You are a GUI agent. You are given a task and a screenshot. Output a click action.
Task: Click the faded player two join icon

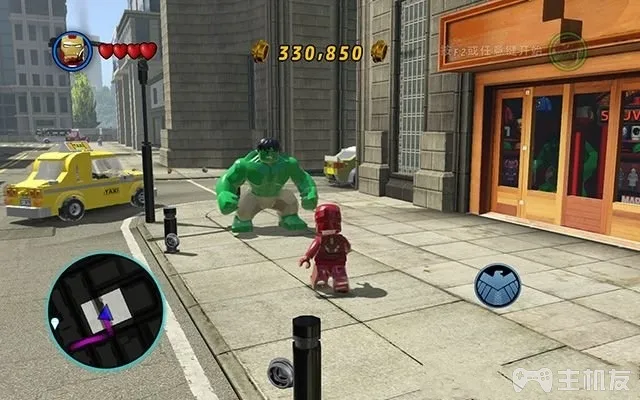click(567, 49)
